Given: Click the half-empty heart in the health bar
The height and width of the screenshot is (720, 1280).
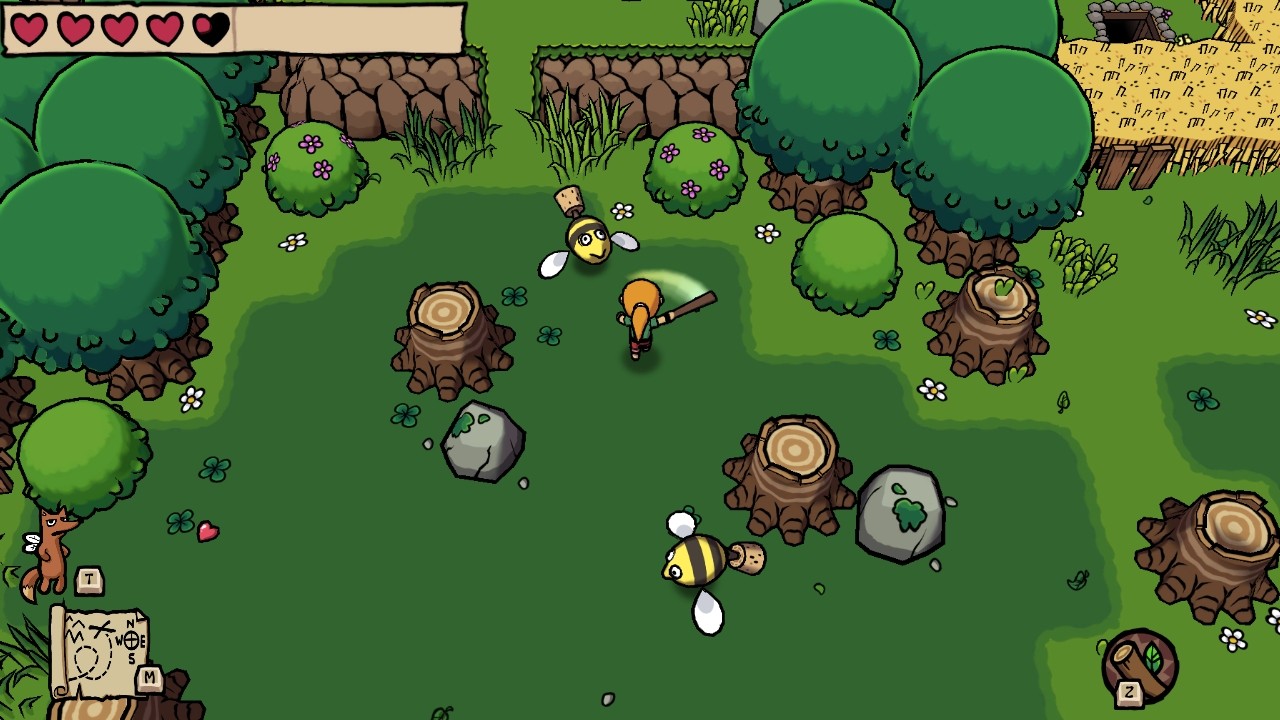Looking at the screenshot, I should pyautogui.click(x=211, y=27).
